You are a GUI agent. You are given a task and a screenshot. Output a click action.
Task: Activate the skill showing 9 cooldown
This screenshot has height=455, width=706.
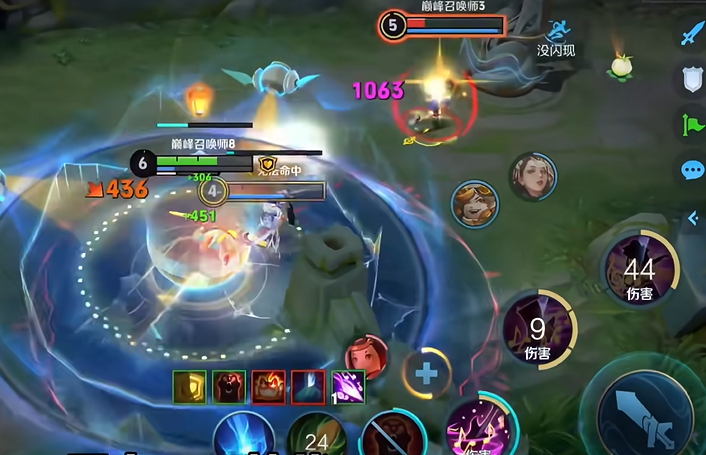538,328
